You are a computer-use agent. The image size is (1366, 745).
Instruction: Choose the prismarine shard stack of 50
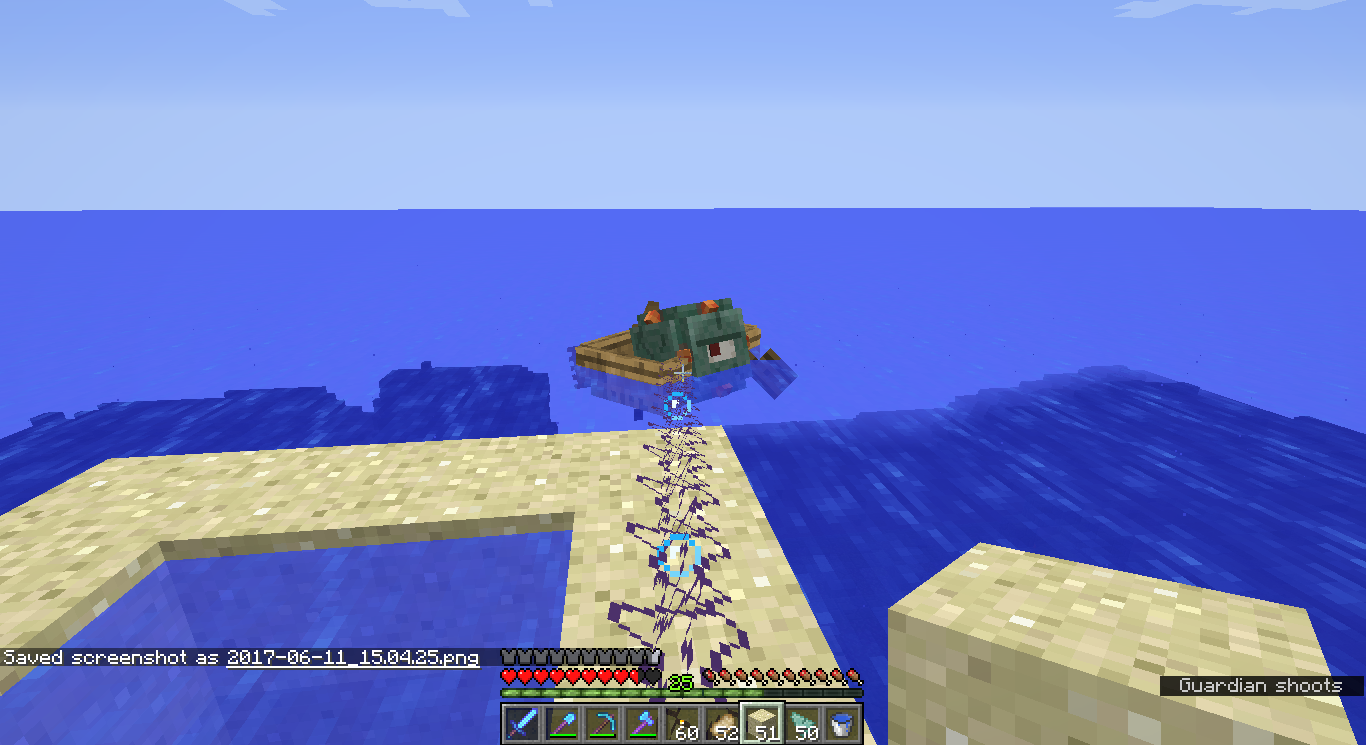[x=801, y=723]
